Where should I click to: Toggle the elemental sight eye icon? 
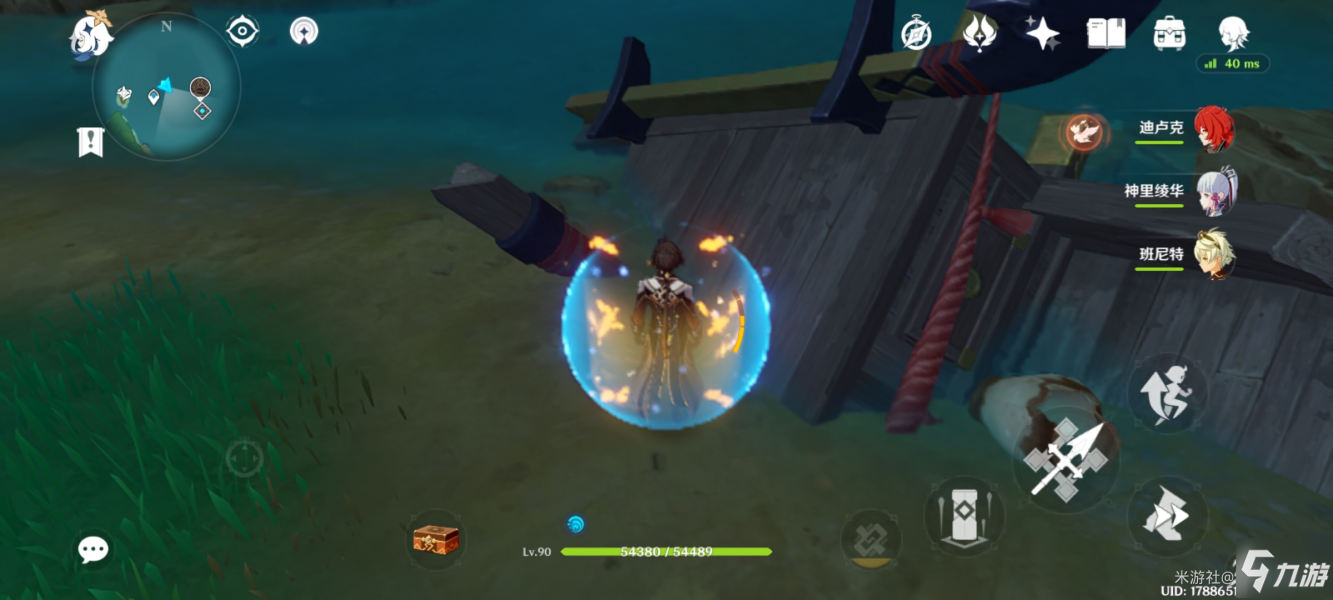tap(242, 32)
